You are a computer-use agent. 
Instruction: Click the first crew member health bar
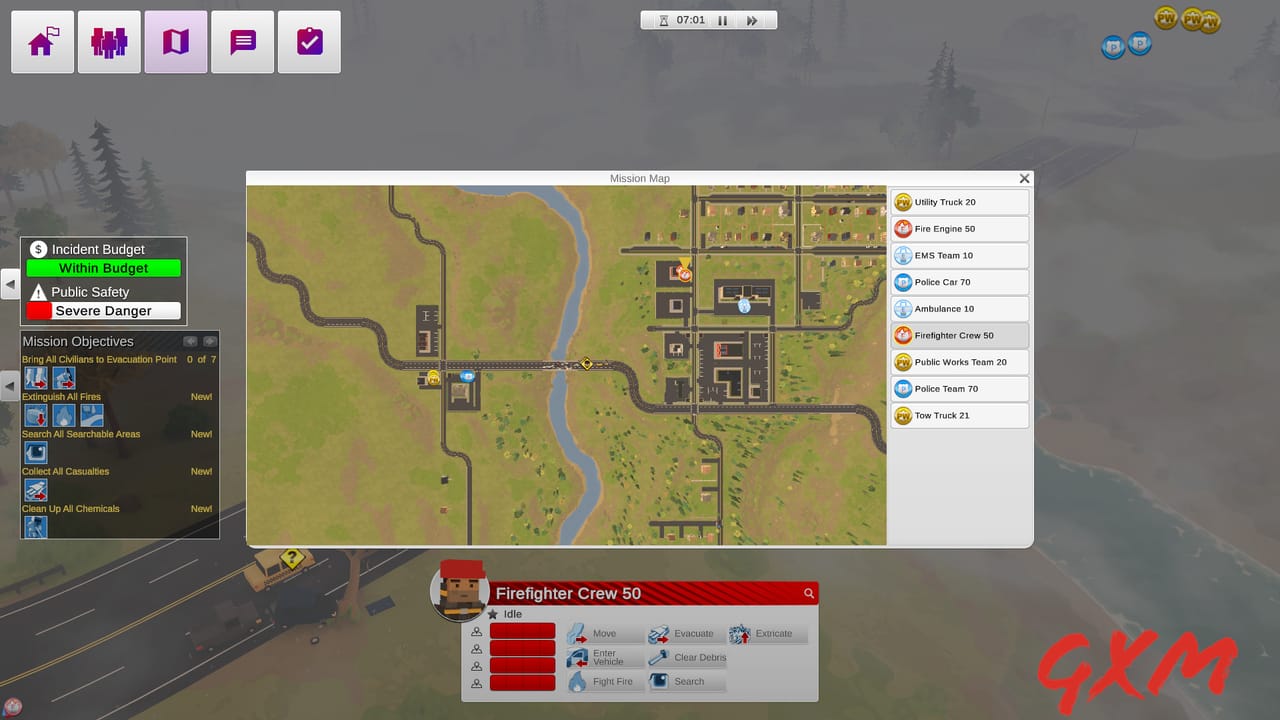pos(522,631)
